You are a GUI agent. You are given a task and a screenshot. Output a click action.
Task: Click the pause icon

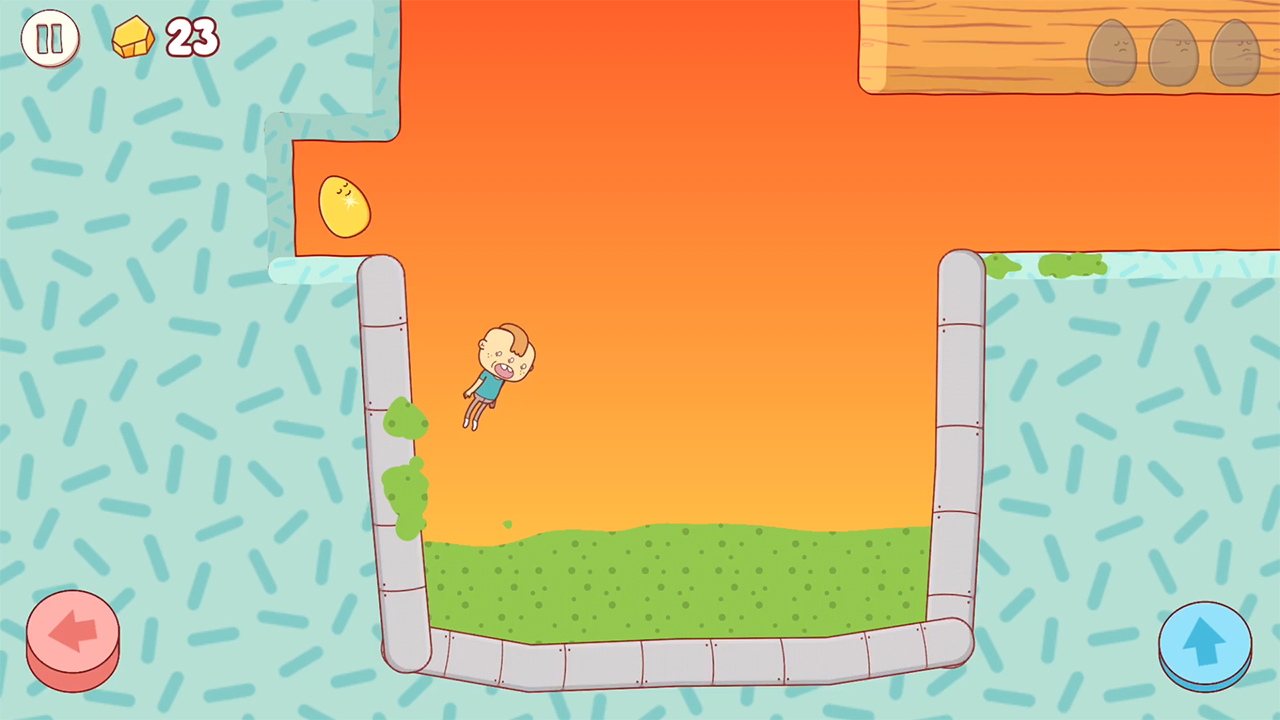click(50, 38)
